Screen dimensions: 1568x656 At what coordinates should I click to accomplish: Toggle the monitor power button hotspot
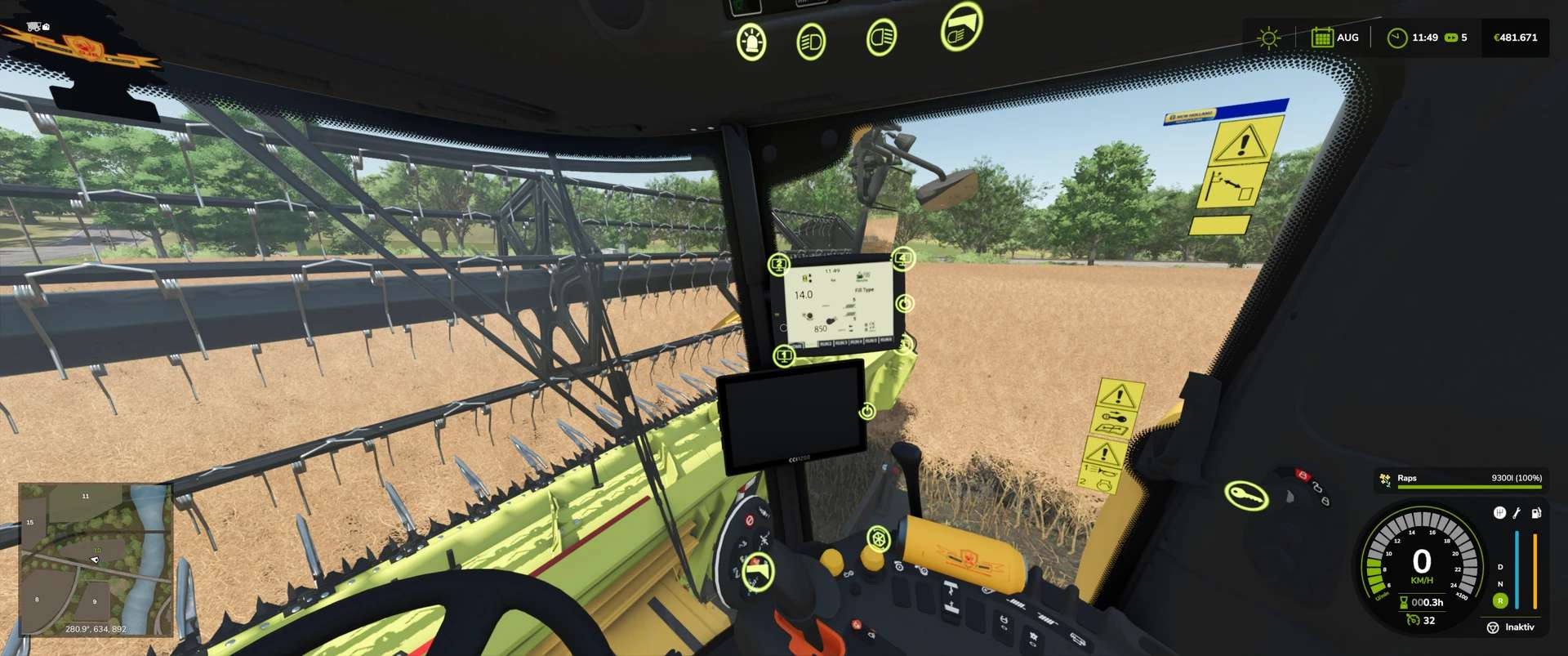coord(906,304)
